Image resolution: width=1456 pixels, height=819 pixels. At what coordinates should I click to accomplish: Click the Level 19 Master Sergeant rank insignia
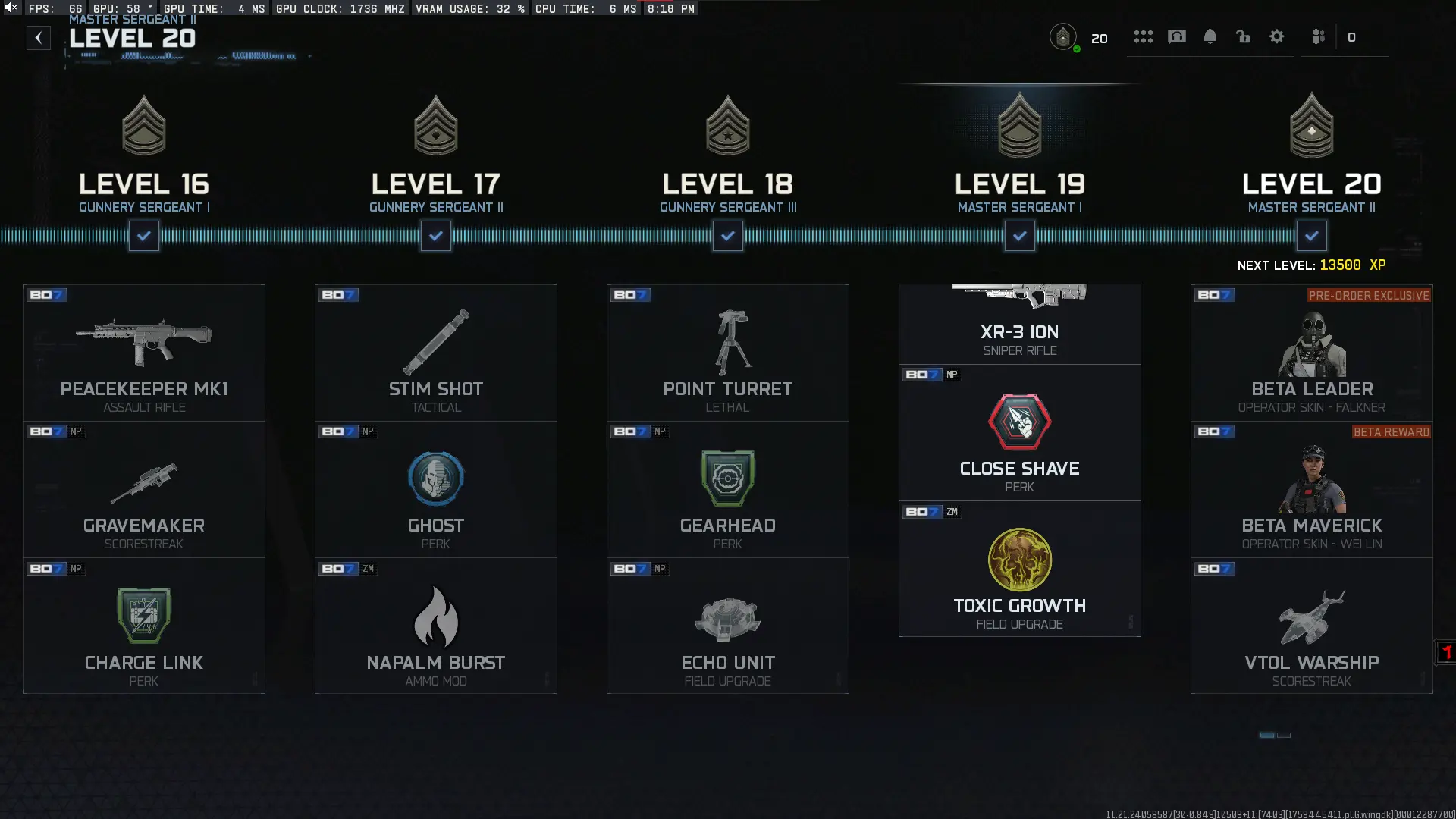[1019, 126]
